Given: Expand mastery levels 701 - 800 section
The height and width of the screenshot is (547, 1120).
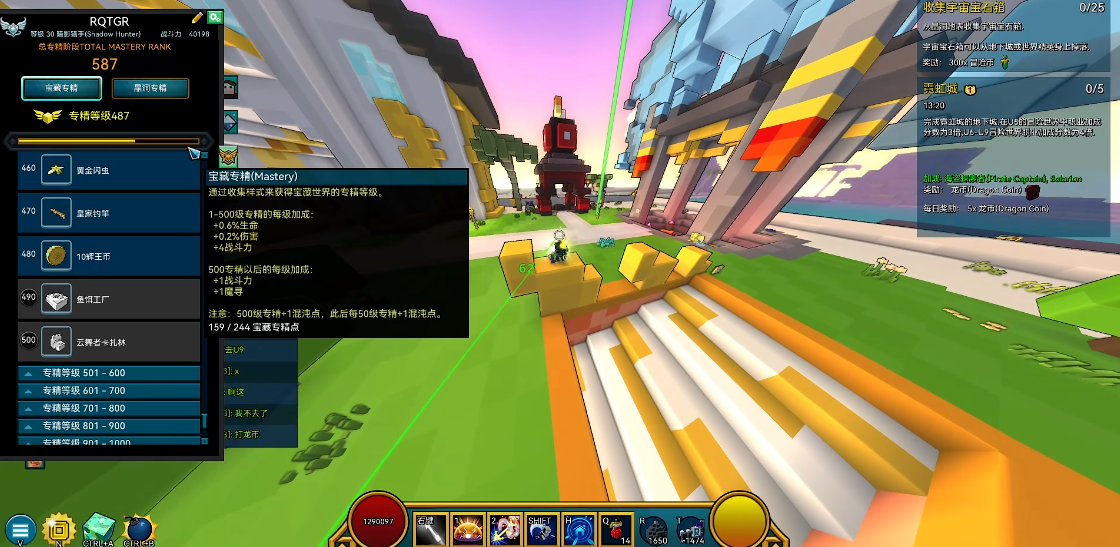Looking at the screenshot, I should pos(108,408).
